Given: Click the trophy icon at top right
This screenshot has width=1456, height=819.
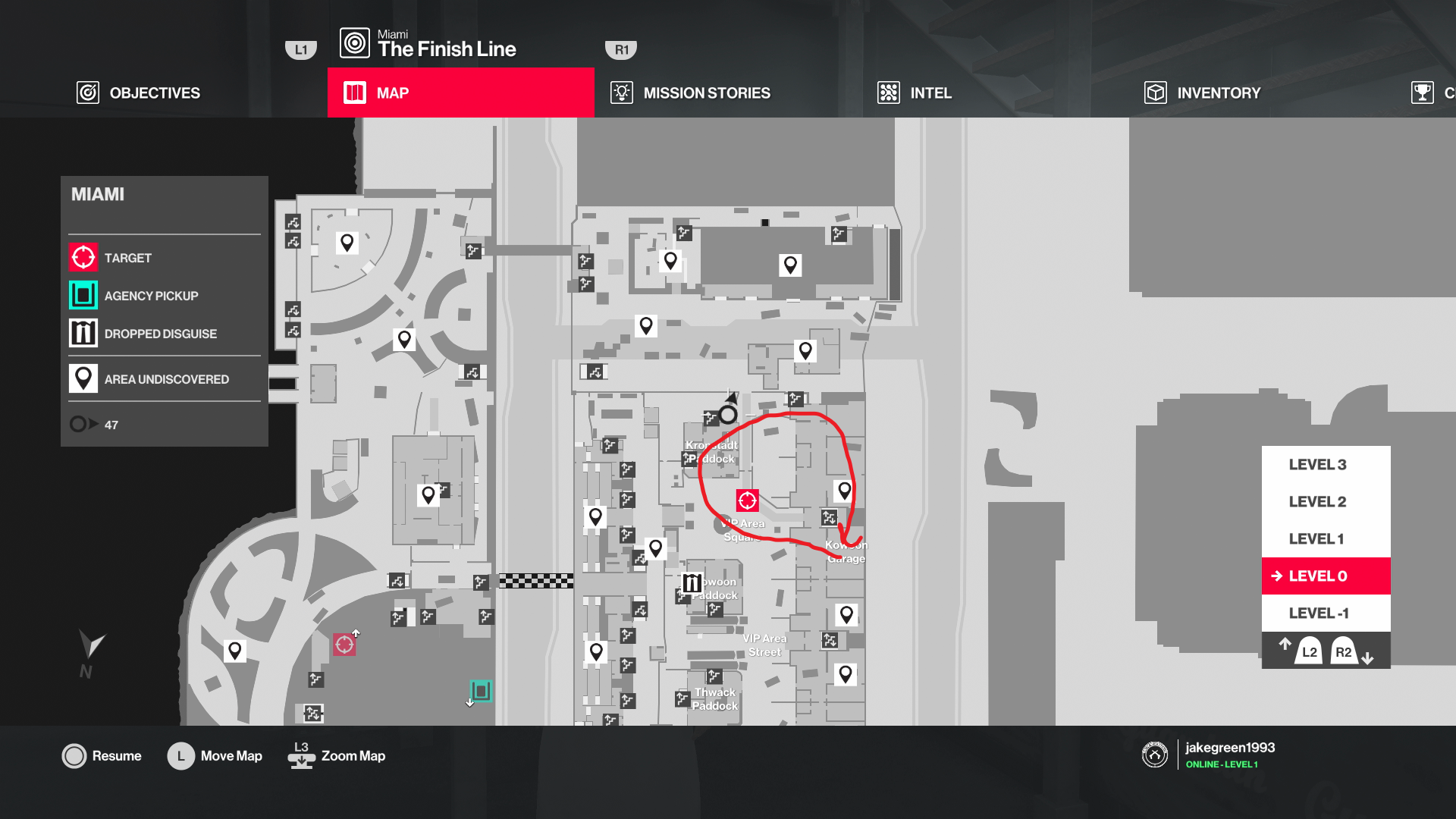Looking at the screenshot, I should 1423,93.
